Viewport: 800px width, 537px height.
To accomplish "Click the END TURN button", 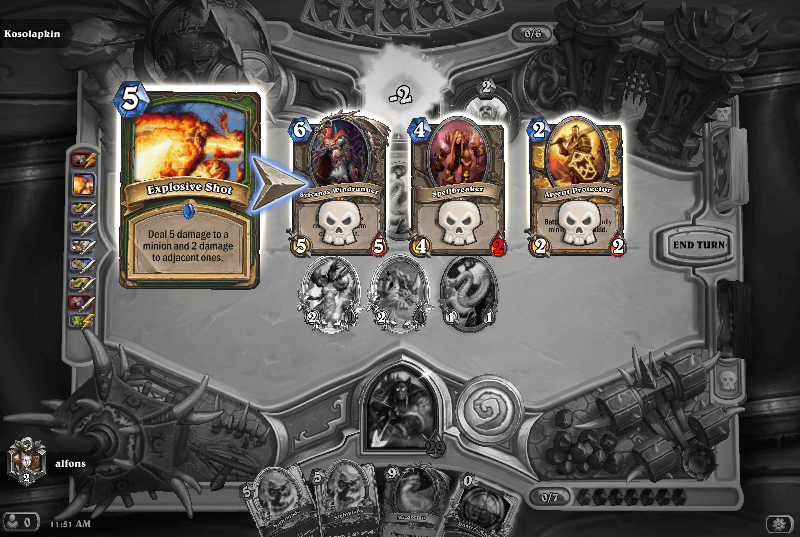I will point(699,244).
